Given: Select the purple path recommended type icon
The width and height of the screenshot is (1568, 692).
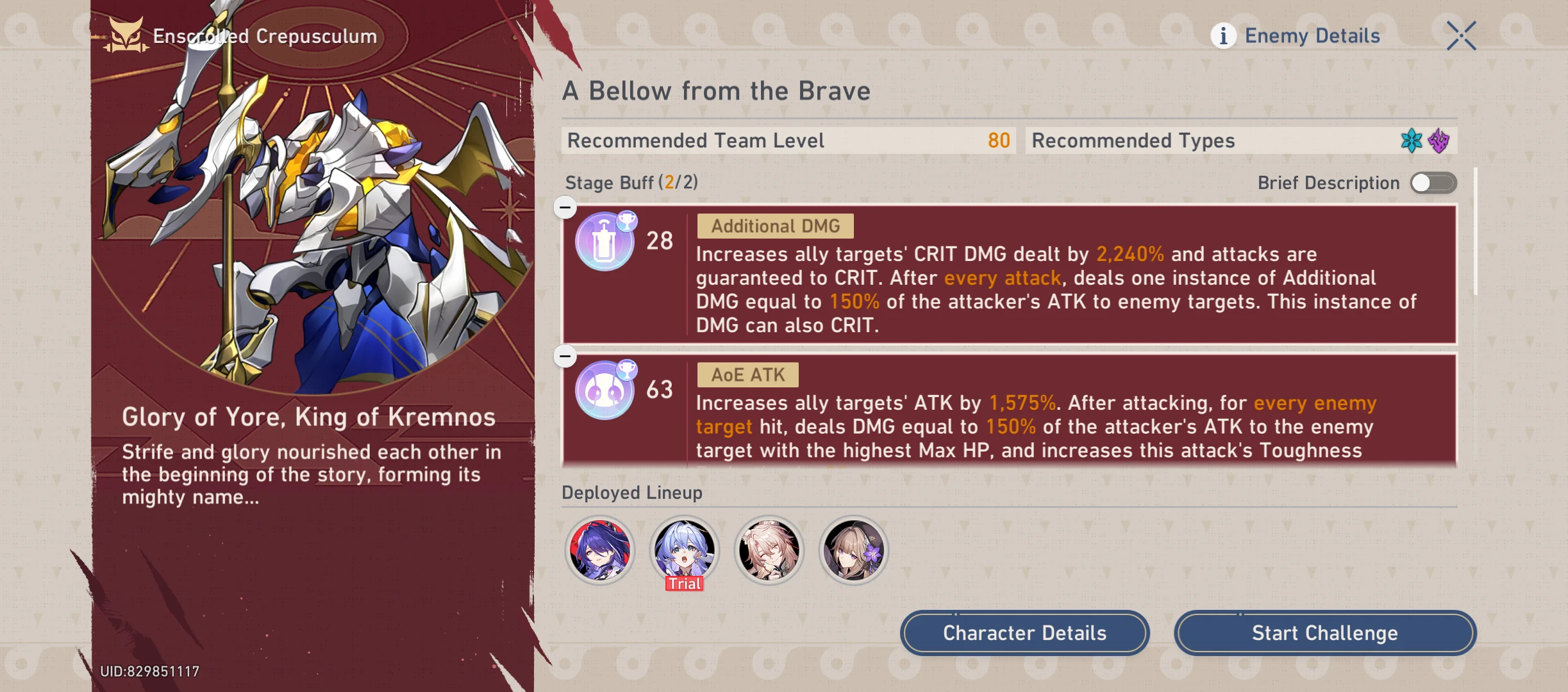Looking at the screenshot, I should pos(1440,140).
